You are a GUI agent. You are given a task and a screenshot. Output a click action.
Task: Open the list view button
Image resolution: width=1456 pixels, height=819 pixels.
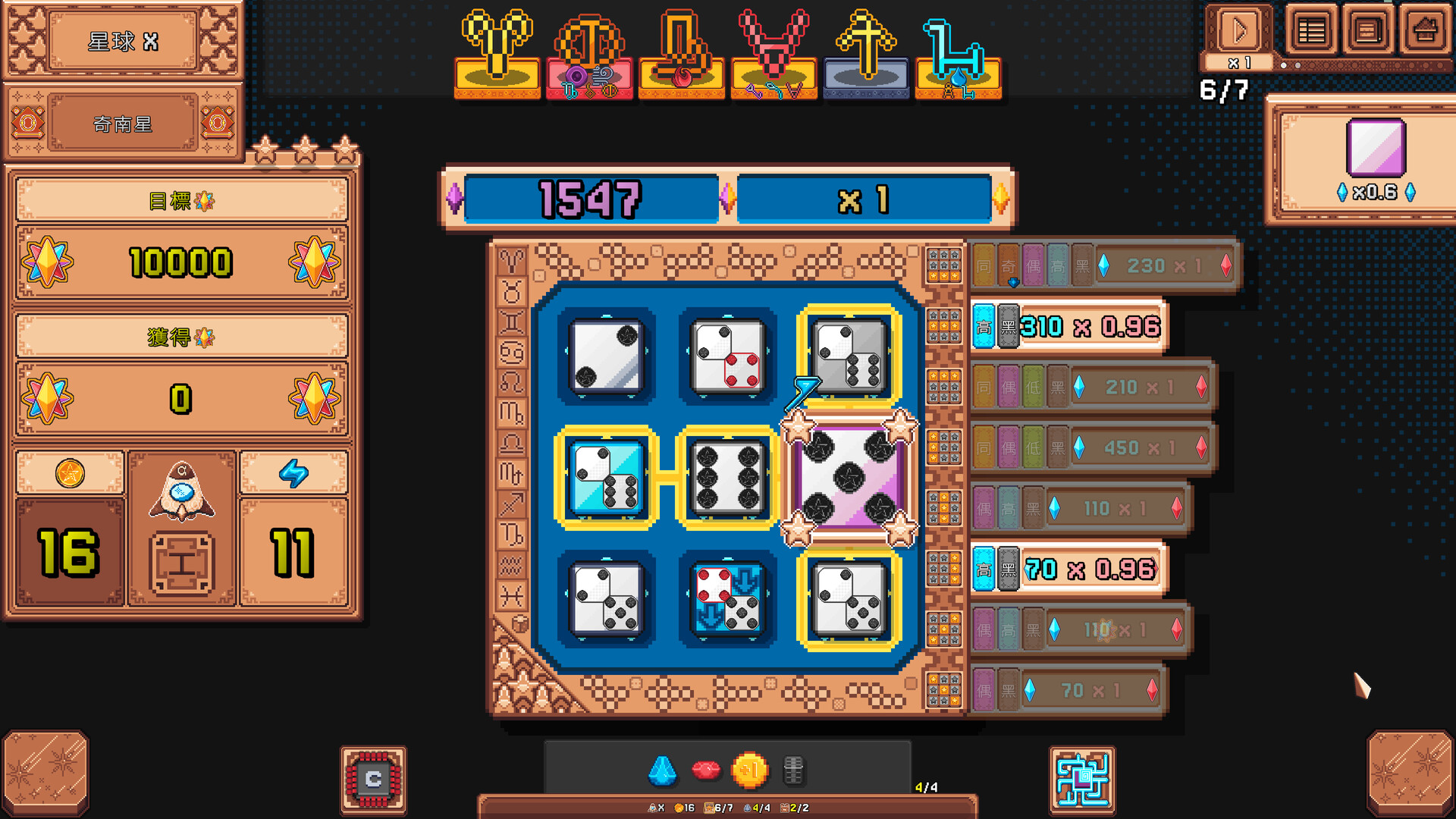[x=1311, y=31]
